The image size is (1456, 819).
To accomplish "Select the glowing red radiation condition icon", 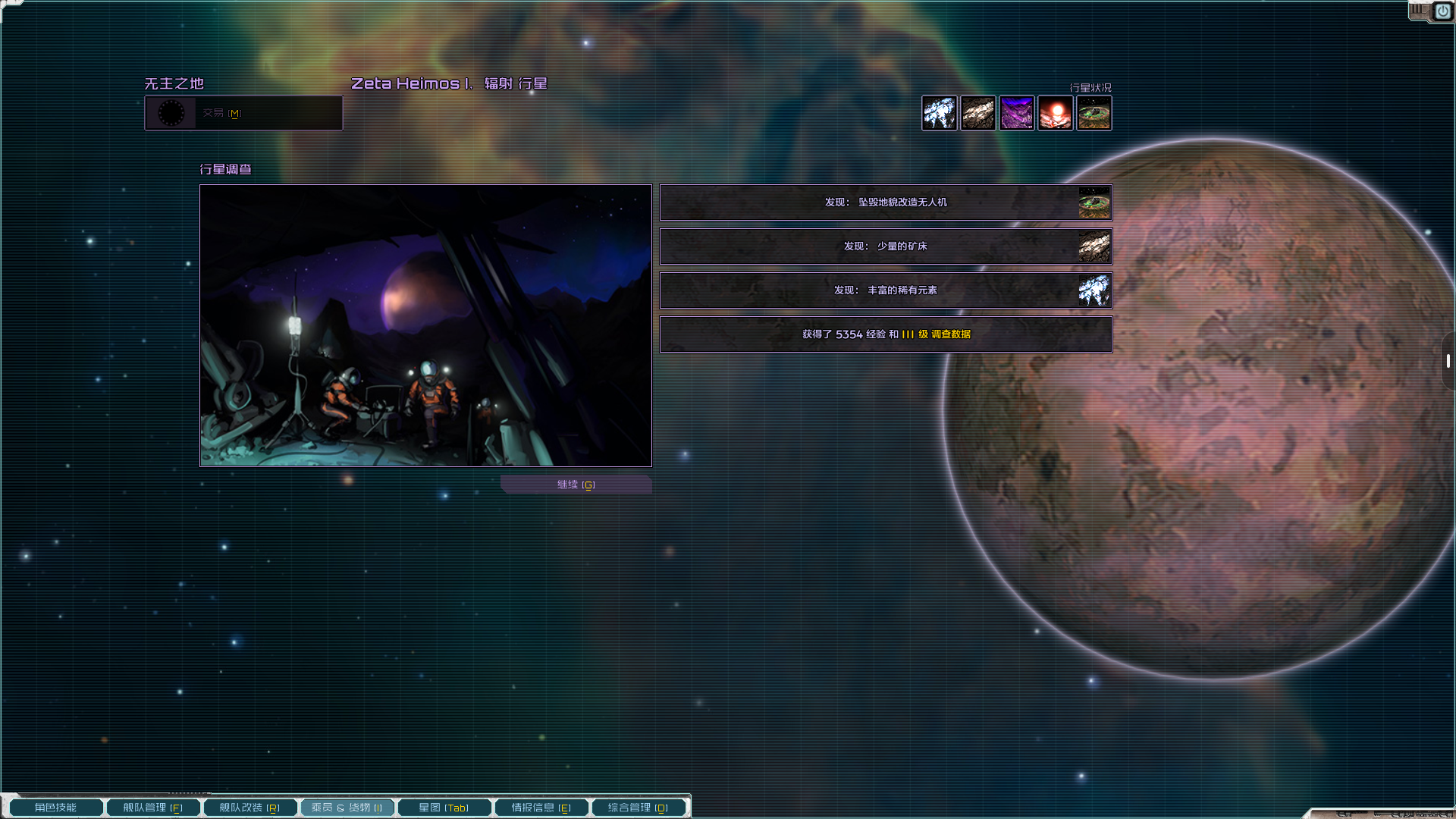I will 1056,113.
